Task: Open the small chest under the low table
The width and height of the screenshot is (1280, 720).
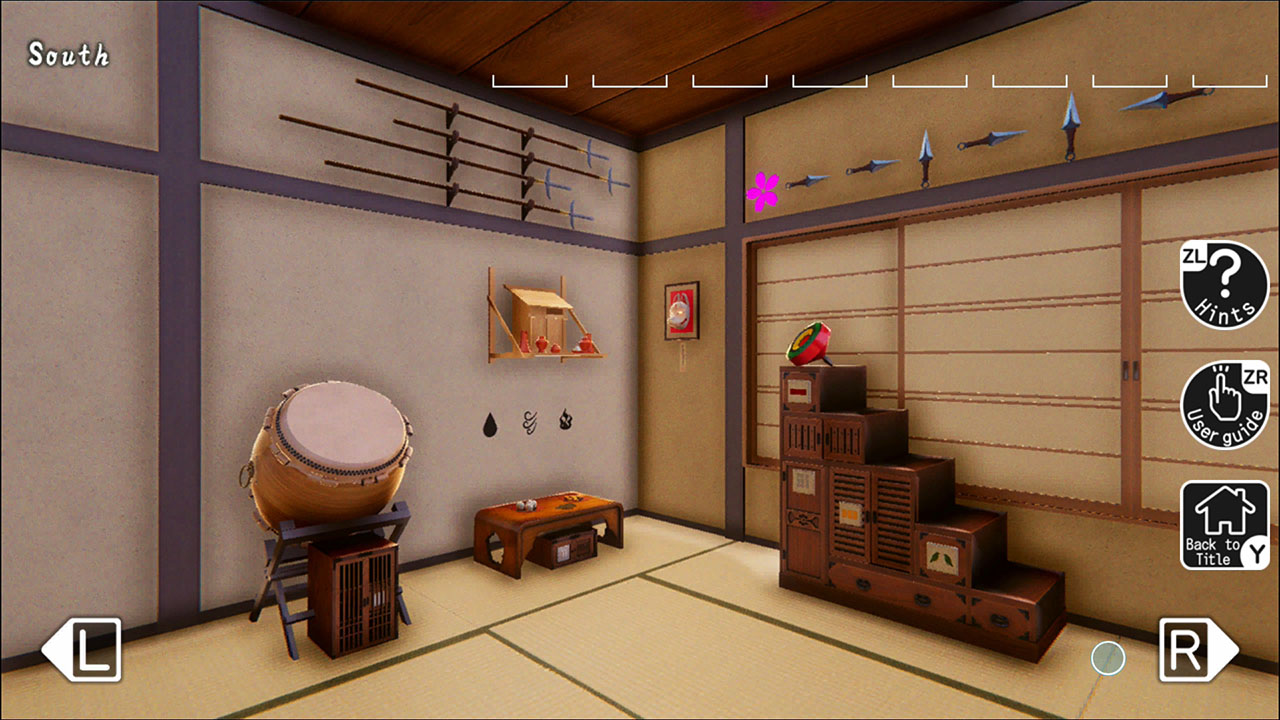Action: click(570, 550)
